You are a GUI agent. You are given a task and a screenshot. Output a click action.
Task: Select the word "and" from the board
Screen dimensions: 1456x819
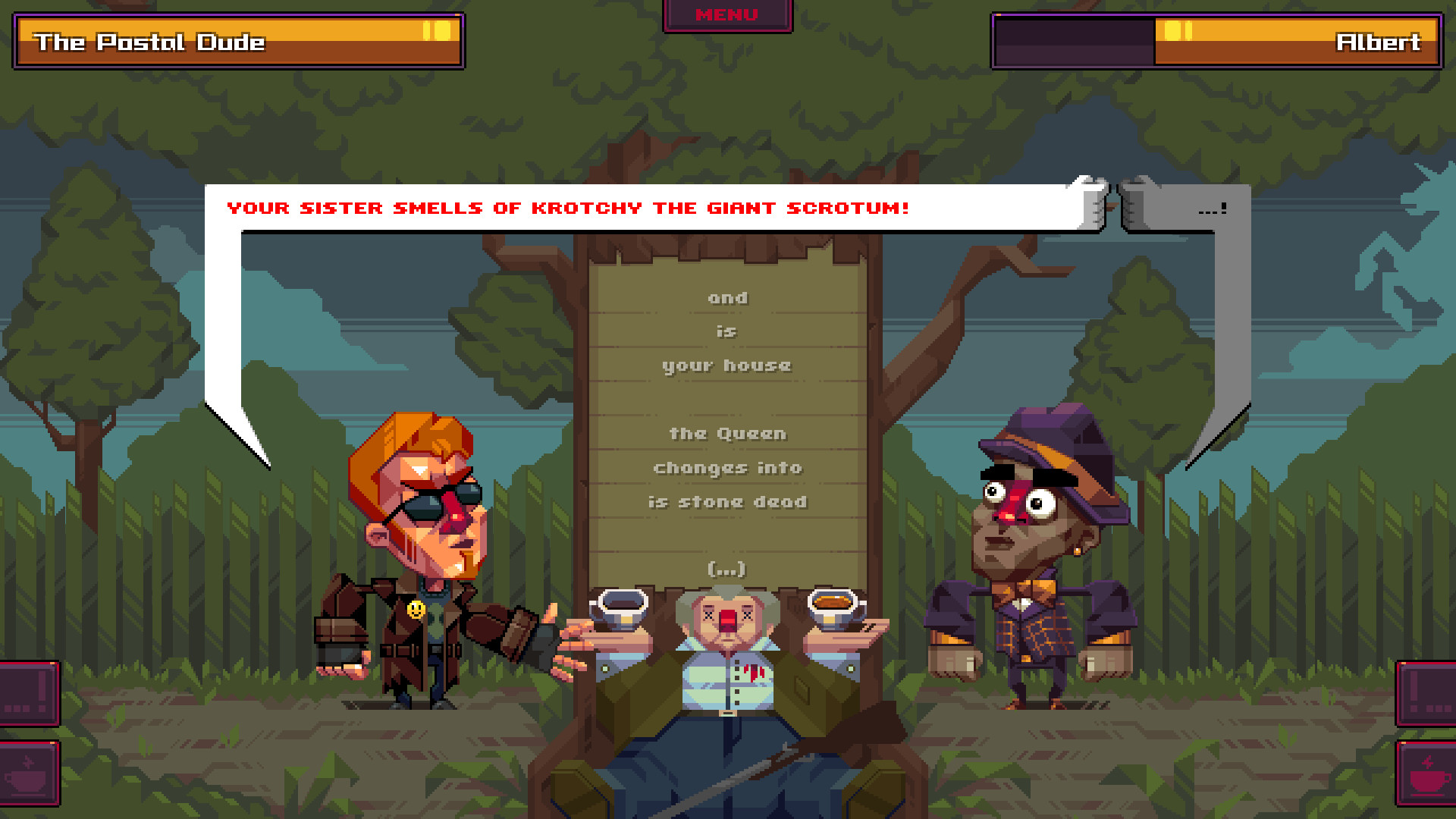[727, 297]
